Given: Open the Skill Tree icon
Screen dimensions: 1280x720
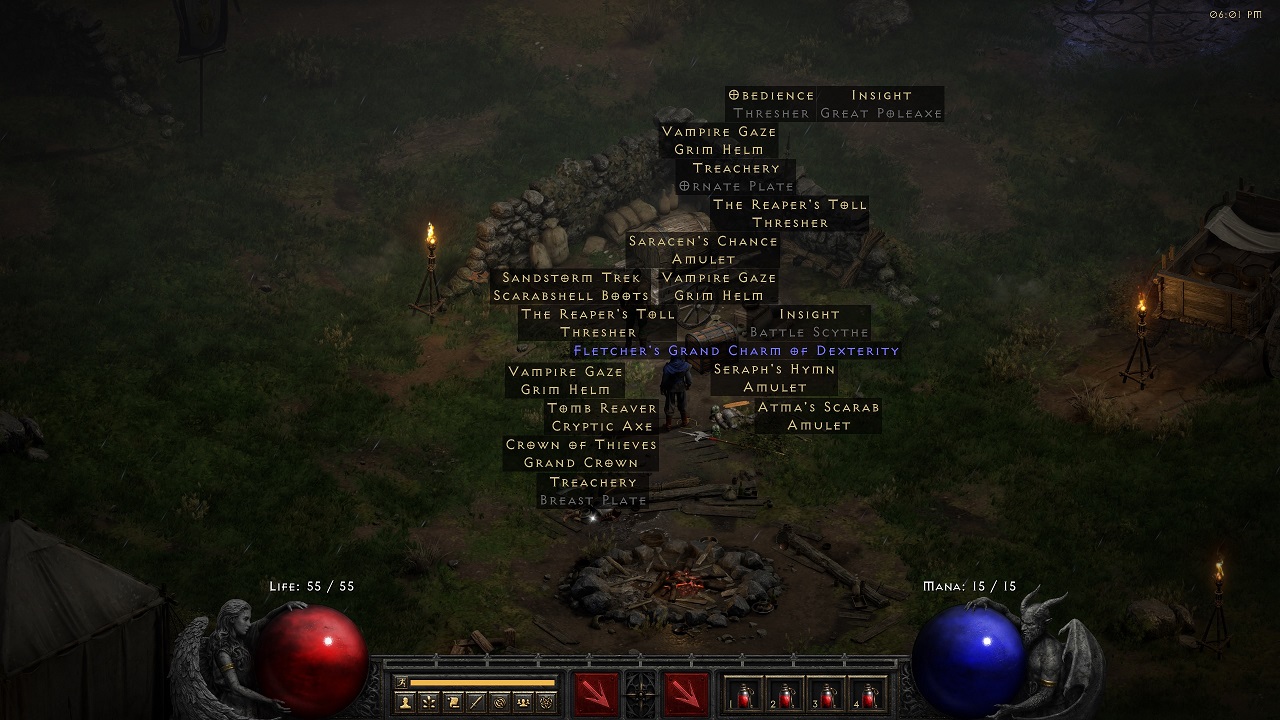Looking at the screenshot, I should [x=428, y=703].
